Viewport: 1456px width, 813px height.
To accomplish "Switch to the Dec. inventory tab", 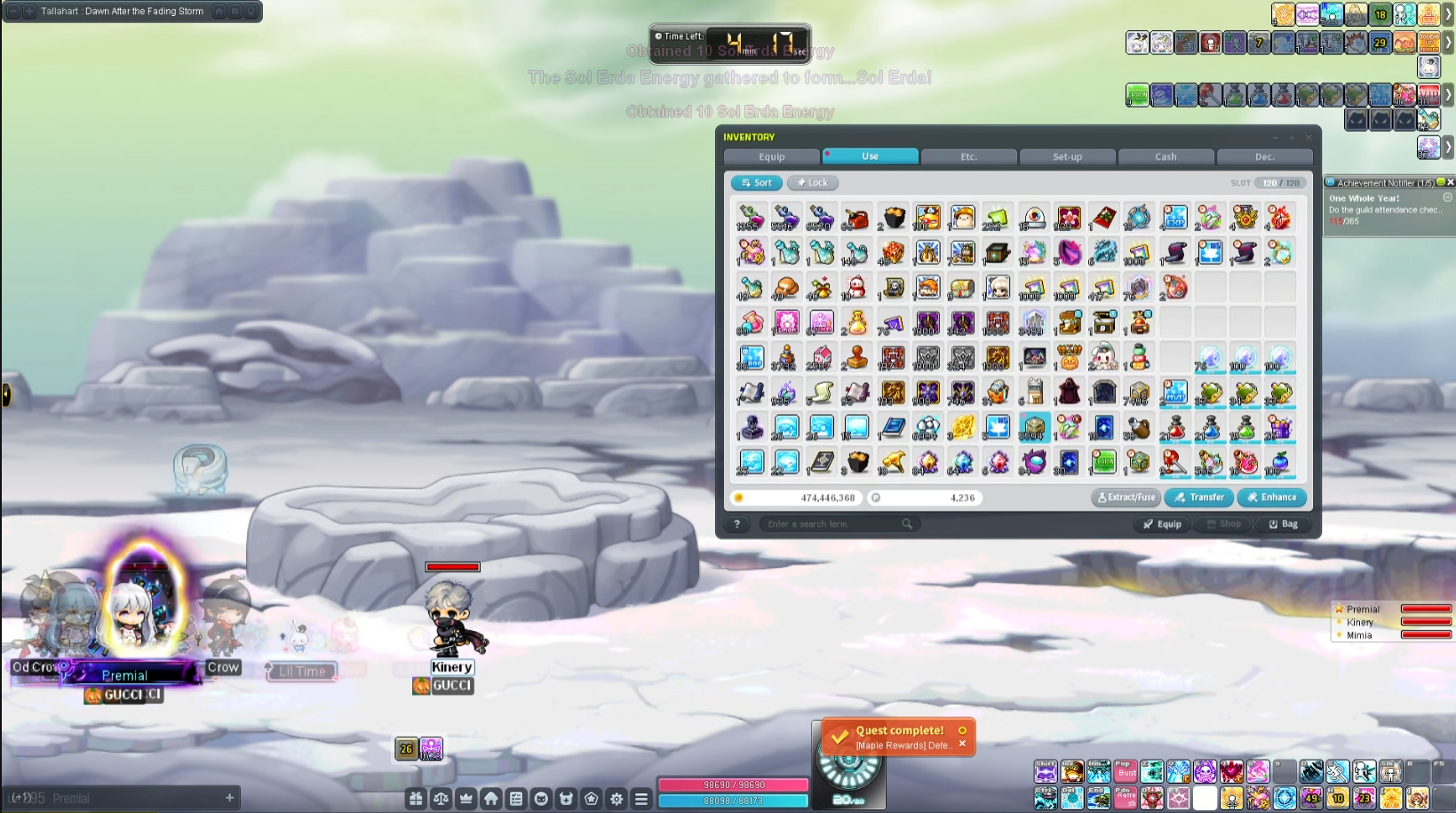I will tap(1264, 157).
